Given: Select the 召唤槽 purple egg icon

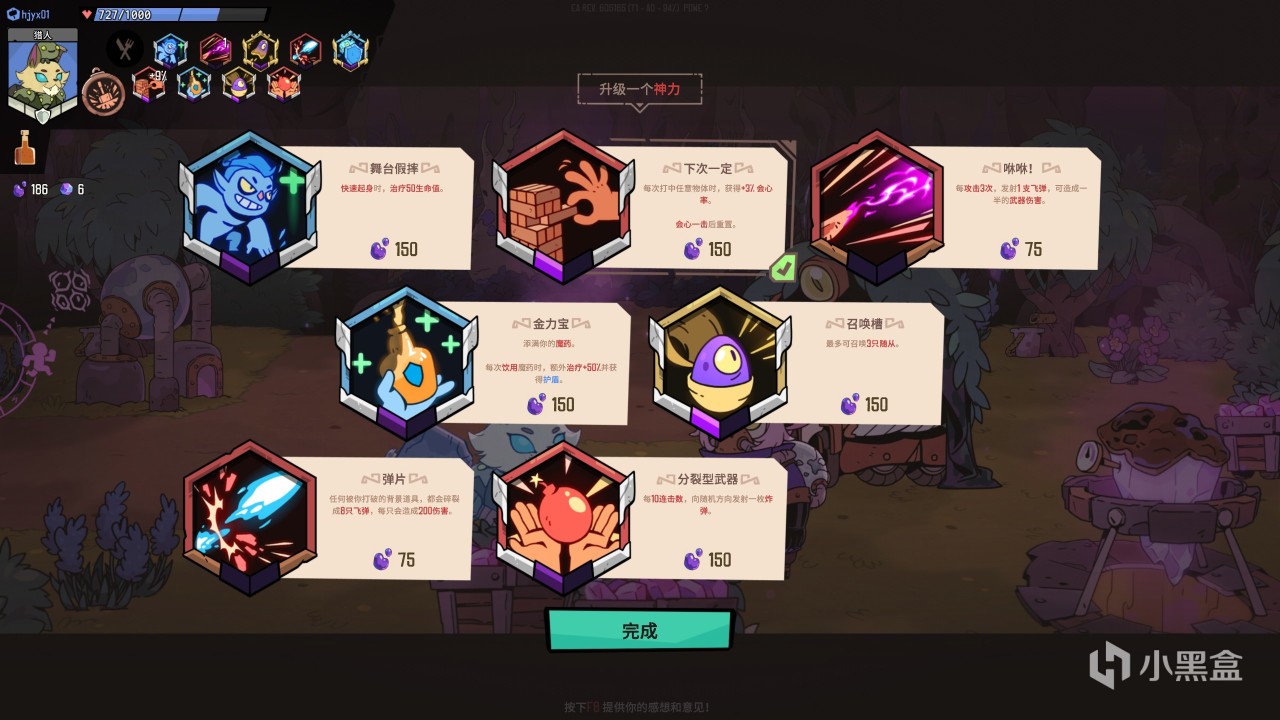Looking at the screenshot, I should pyautogui.click(x=720, y=362).
